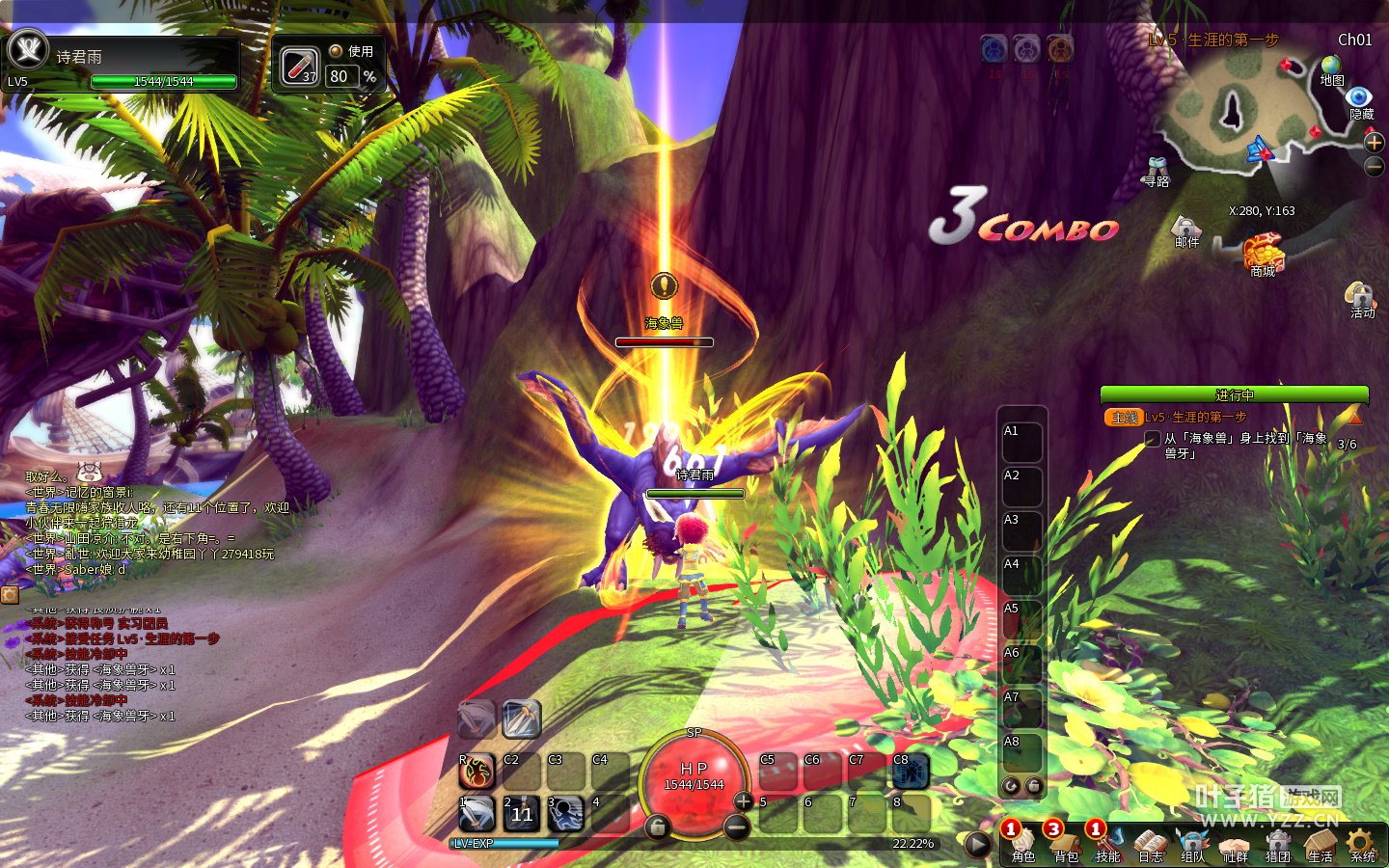Click the padlock hotbar lock button
Image resolution: width=1389 pixels, height=868 pixels.
[x=657, y=827]
